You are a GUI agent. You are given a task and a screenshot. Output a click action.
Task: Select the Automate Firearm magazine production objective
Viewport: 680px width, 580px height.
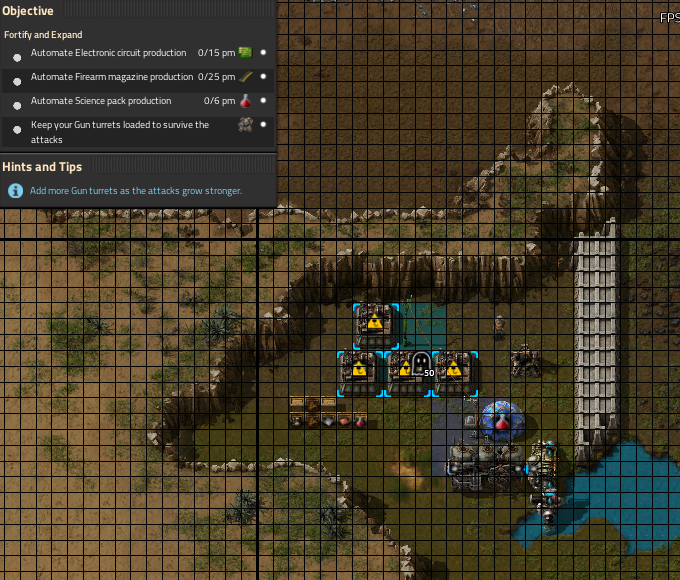(112, 77)
